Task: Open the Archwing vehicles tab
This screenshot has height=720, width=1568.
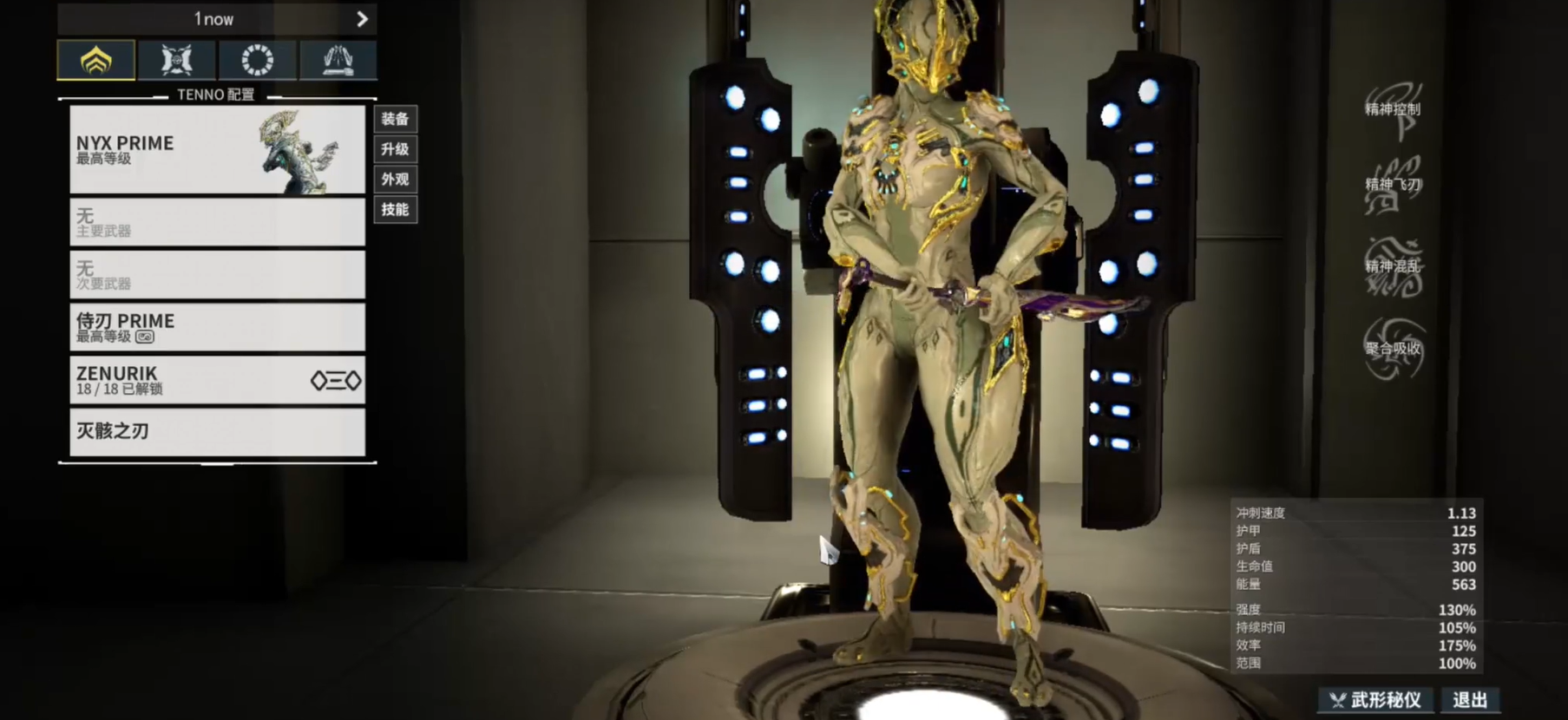Action: [x=338, y=60]
